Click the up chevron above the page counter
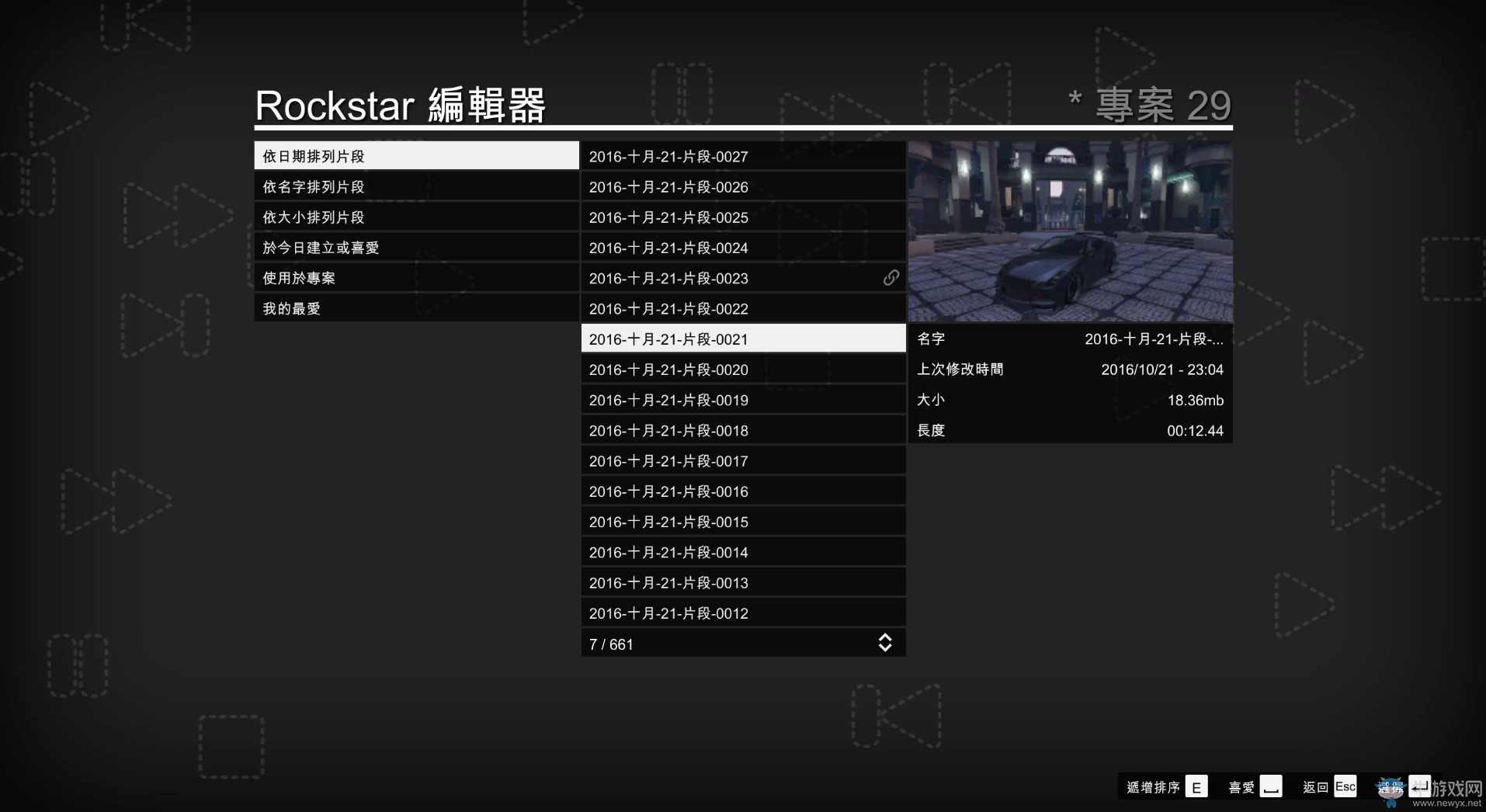 point(885,637)
